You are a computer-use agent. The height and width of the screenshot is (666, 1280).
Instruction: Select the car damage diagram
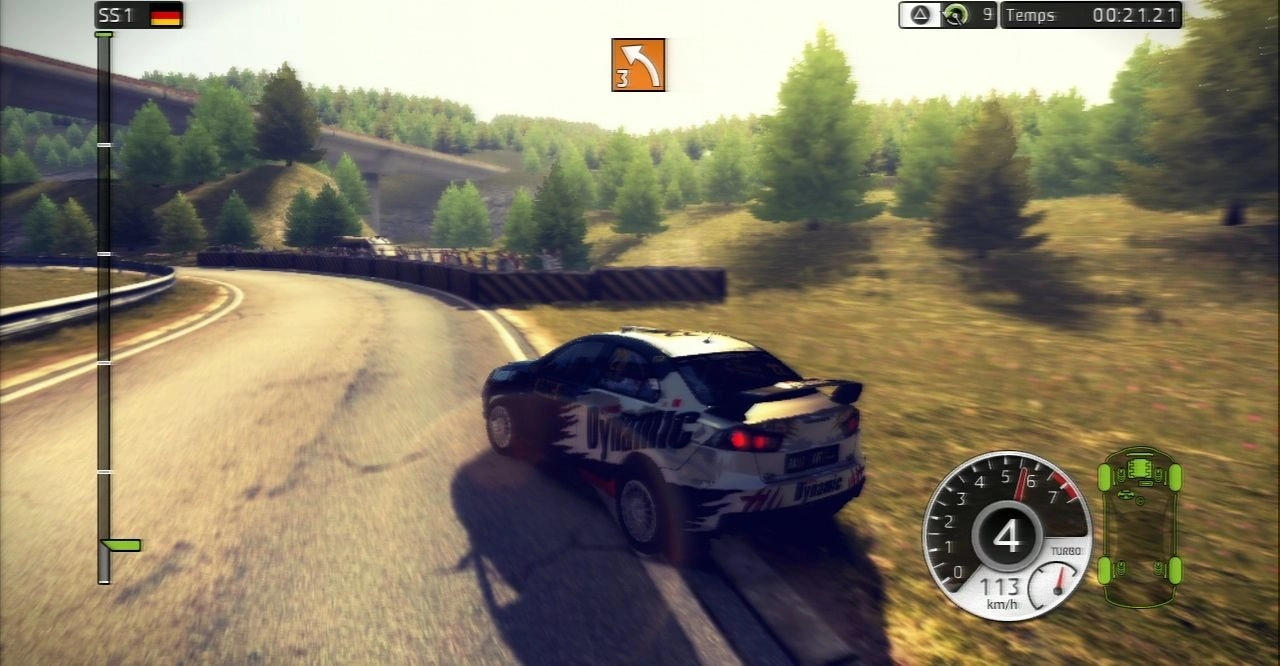coord(1139,526)
